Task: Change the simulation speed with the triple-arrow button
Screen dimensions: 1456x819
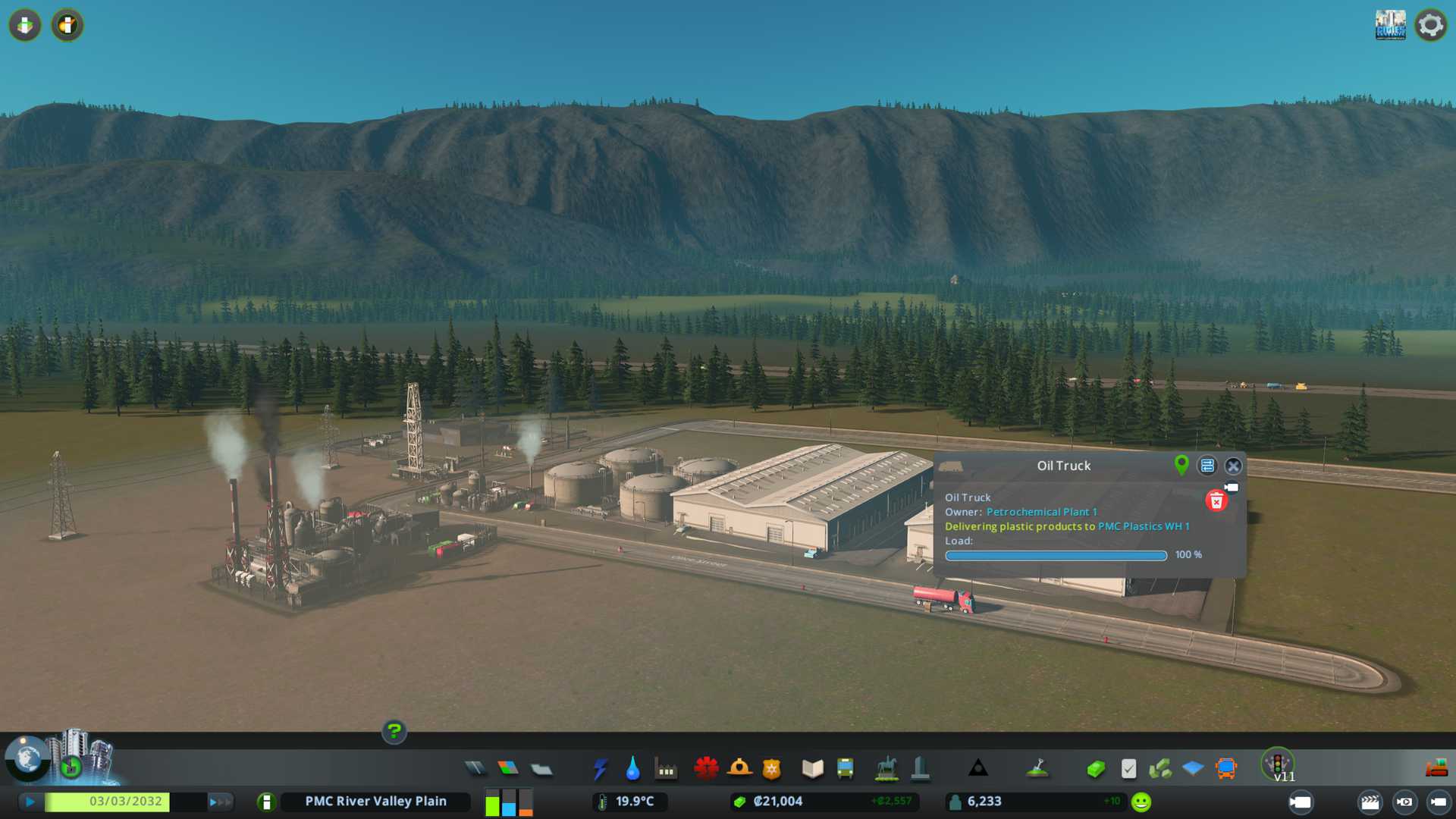Action: pos(220,802)
